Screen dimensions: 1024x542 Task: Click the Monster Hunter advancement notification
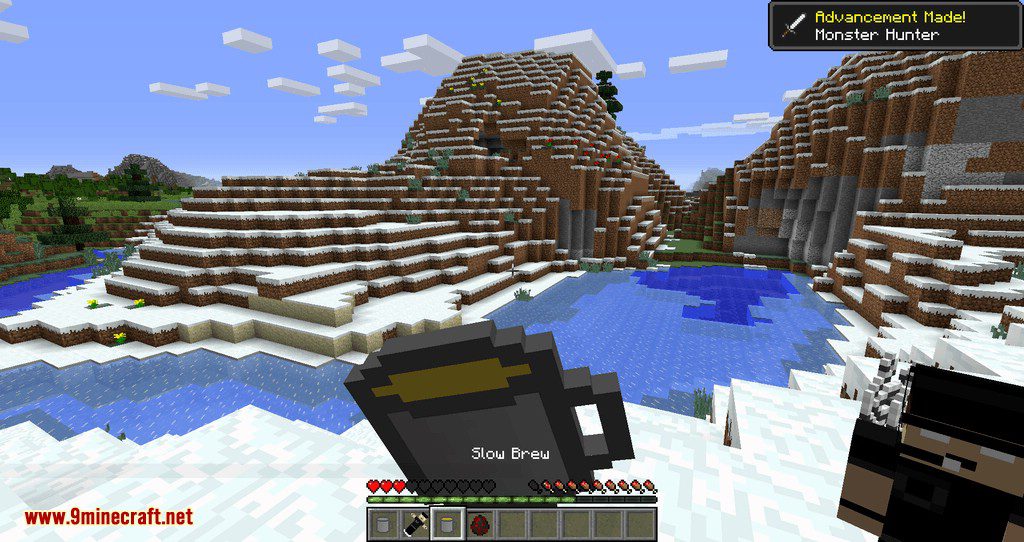point(894,26)
